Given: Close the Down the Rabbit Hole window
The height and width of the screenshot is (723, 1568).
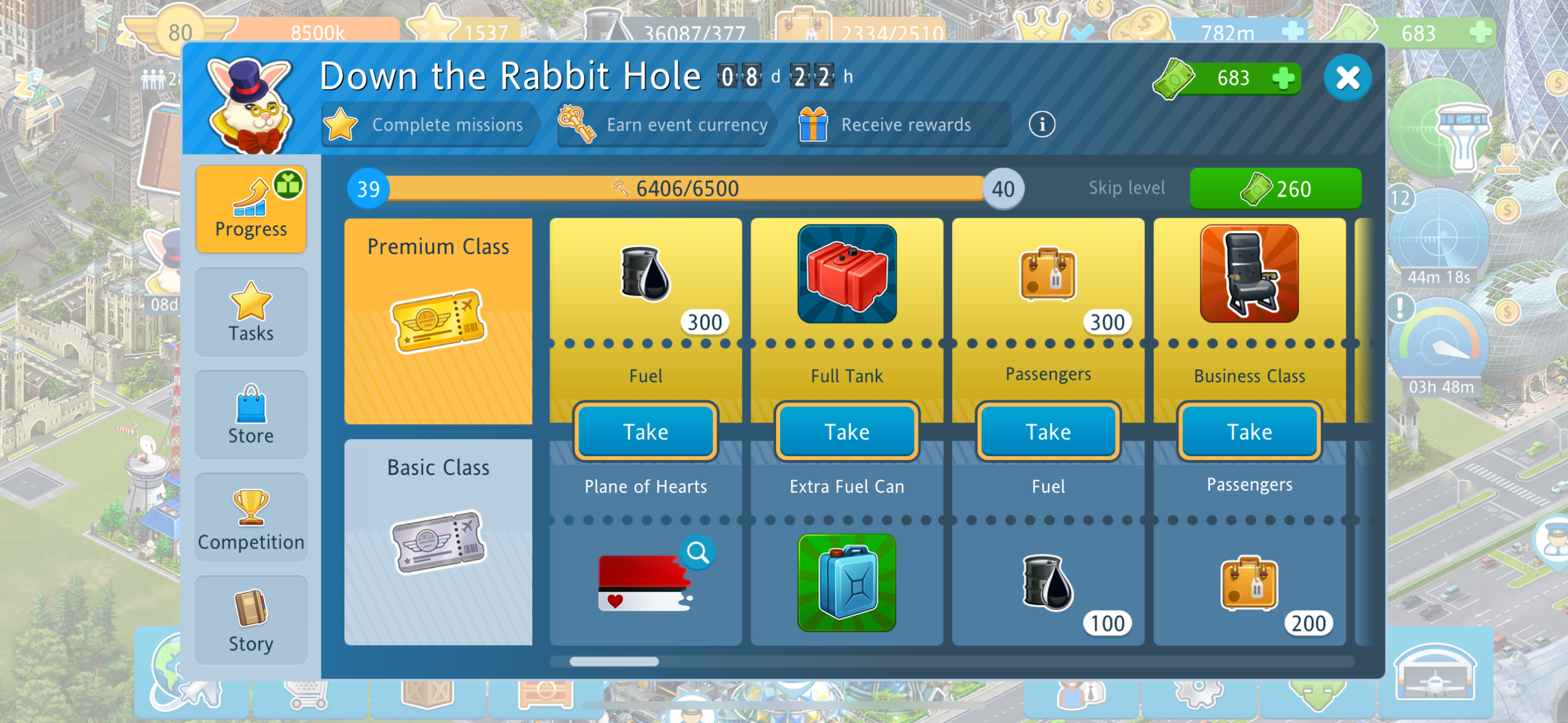Looking at the screenshot, I should [1347, 78].
